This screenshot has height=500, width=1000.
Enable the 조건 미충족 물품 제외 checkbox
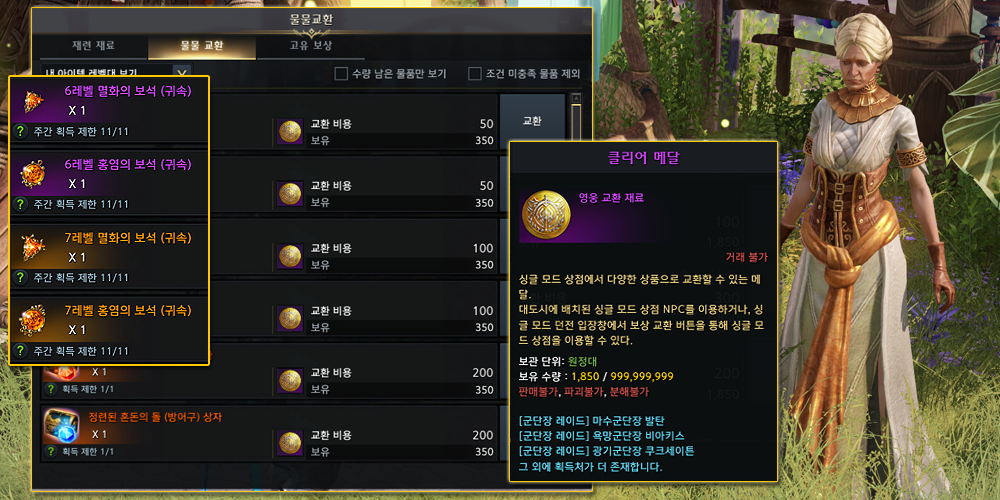pyautogui.click(x=475, y=73)
